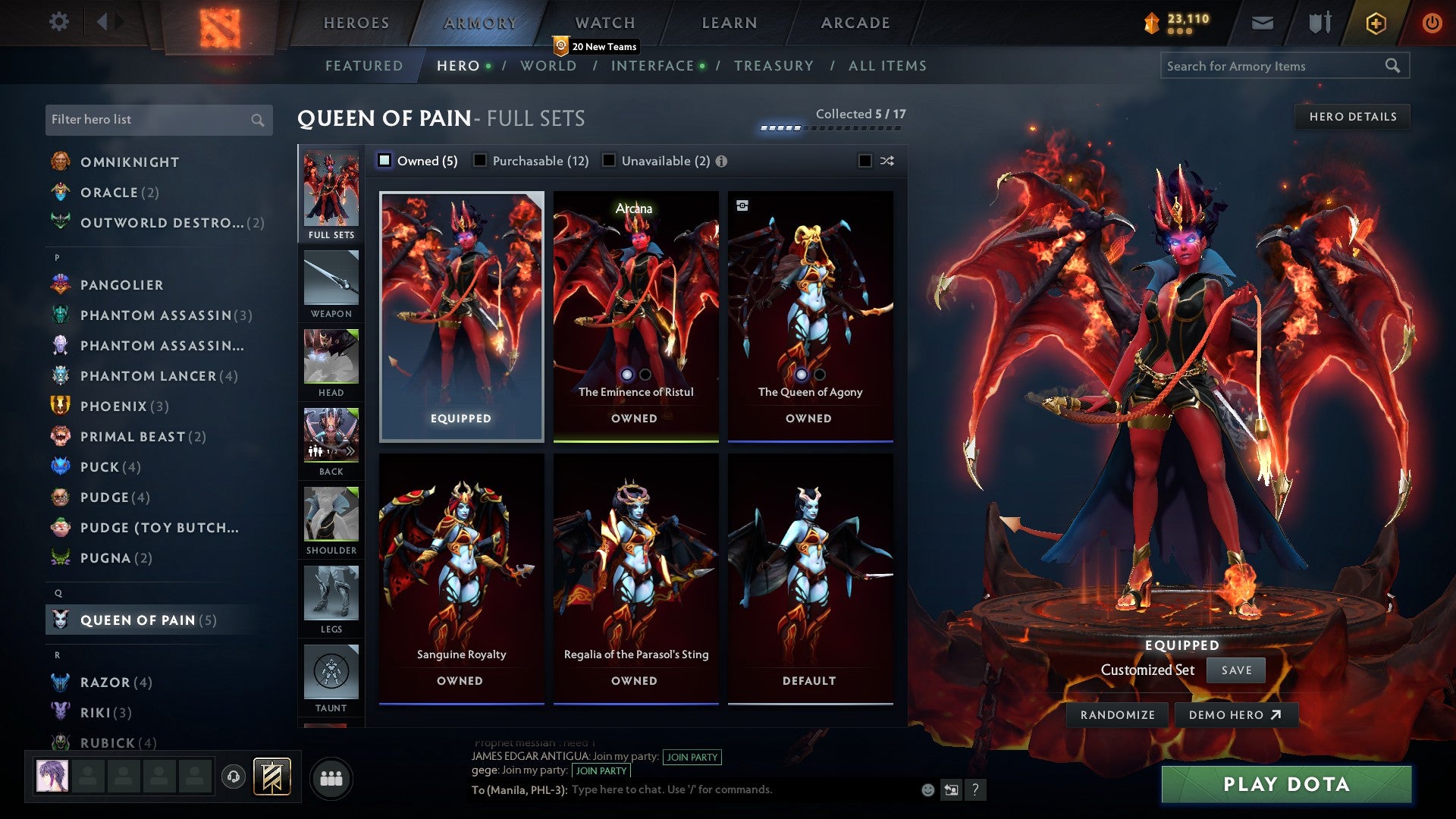Check the Unavailable (2) filter
Screen dimensions: 1456x819
coord(608,161)
